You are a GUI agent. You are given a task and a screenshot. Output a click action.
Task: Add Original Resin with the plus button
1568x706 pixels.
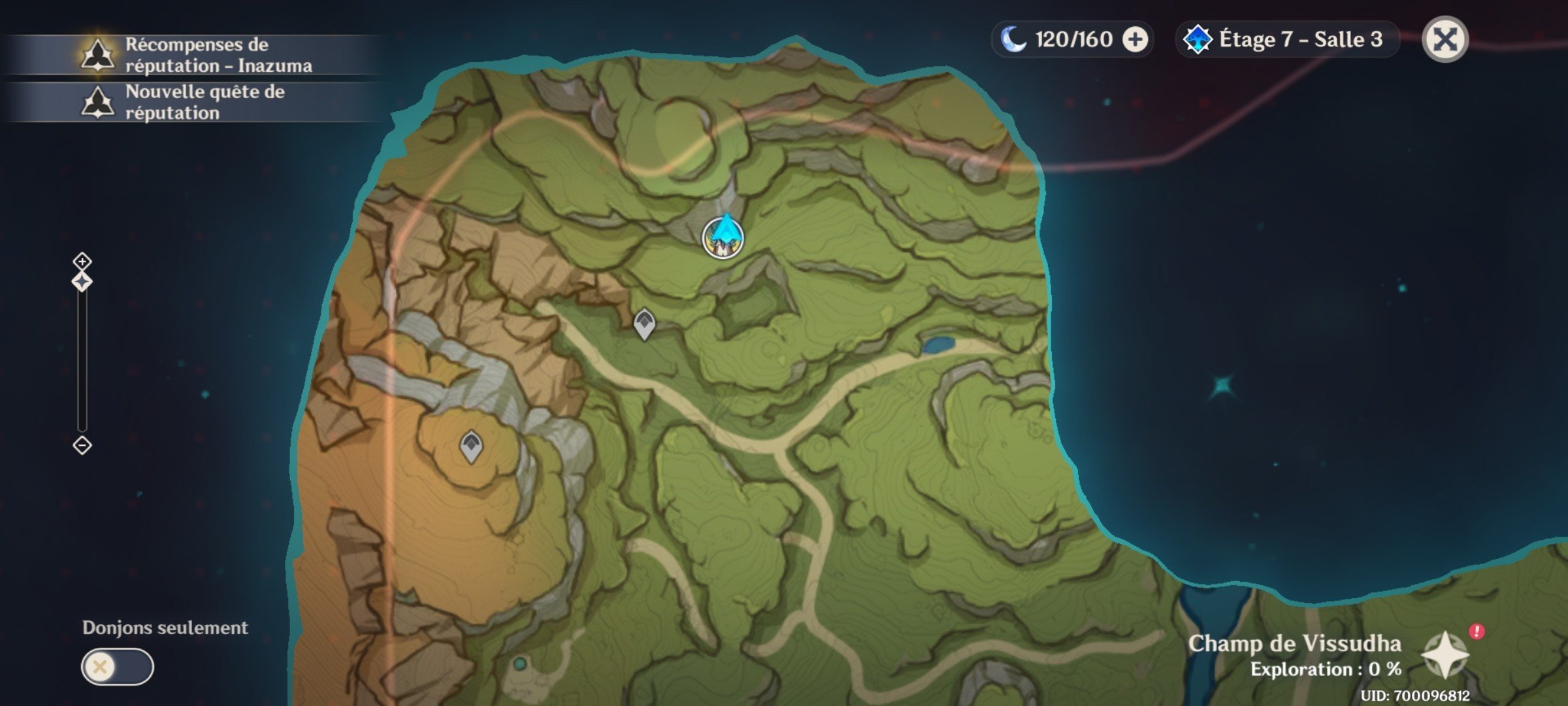click(1135, 40)
